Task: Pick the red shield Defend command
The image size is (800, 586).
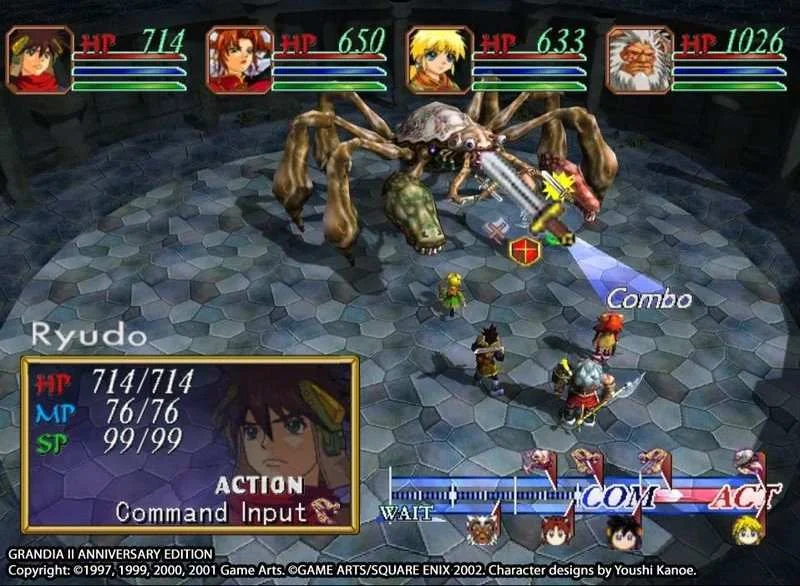Action: pyautogui.click(x=523, y=248)
